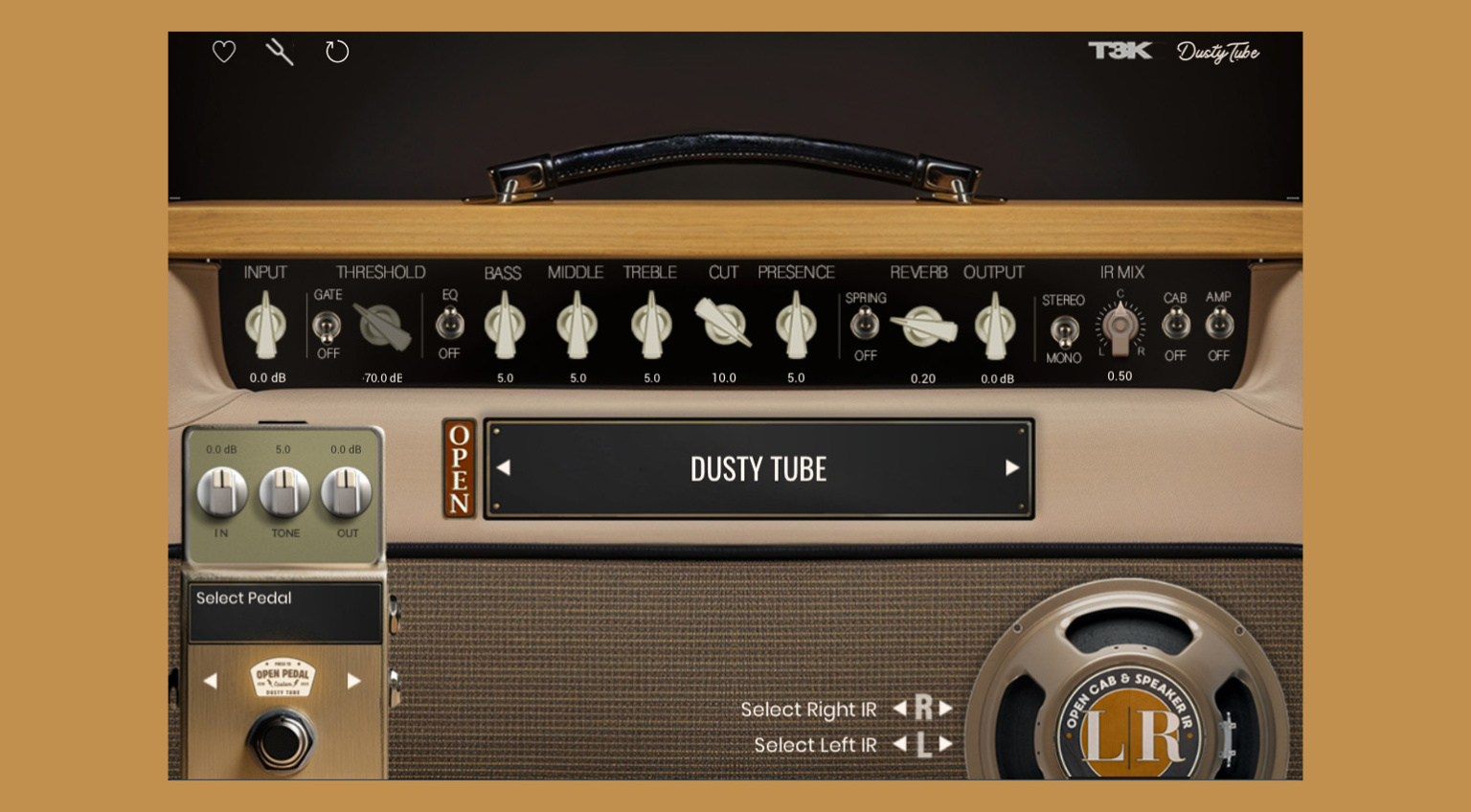Click the Select Left IR label

(x=814, y=744)
